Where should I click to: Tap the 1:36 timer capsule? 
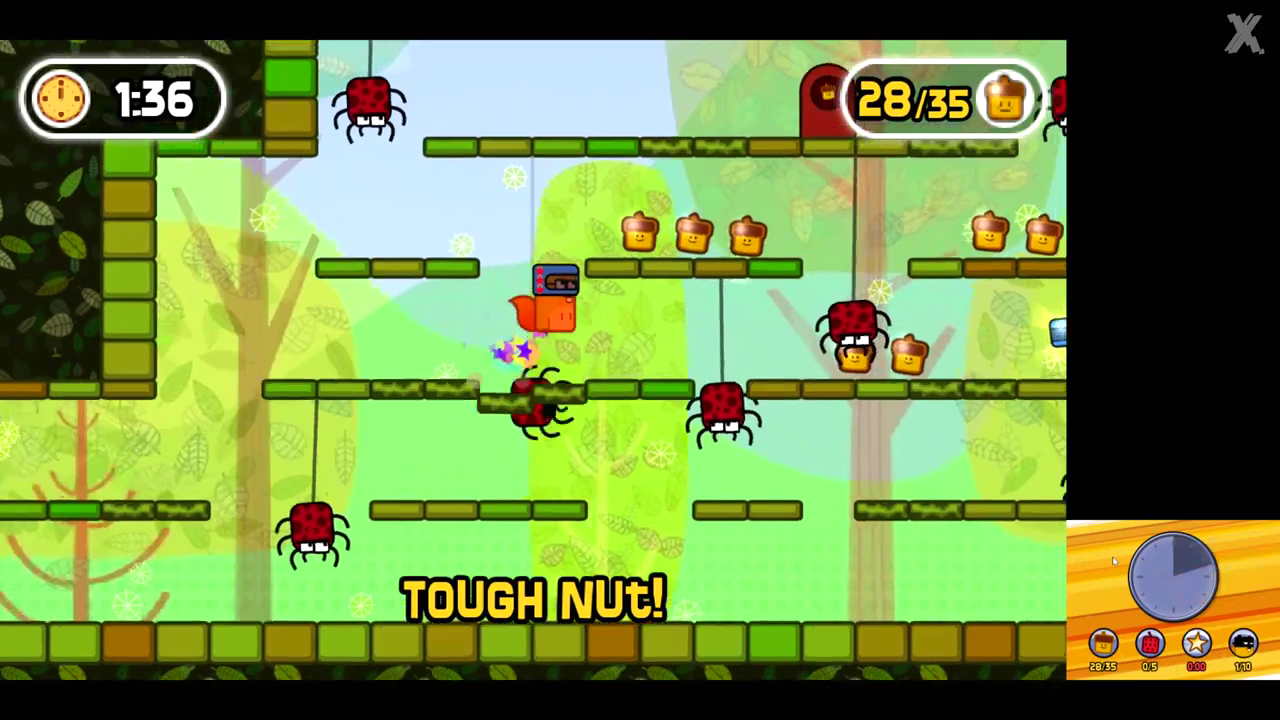(125, 99)
